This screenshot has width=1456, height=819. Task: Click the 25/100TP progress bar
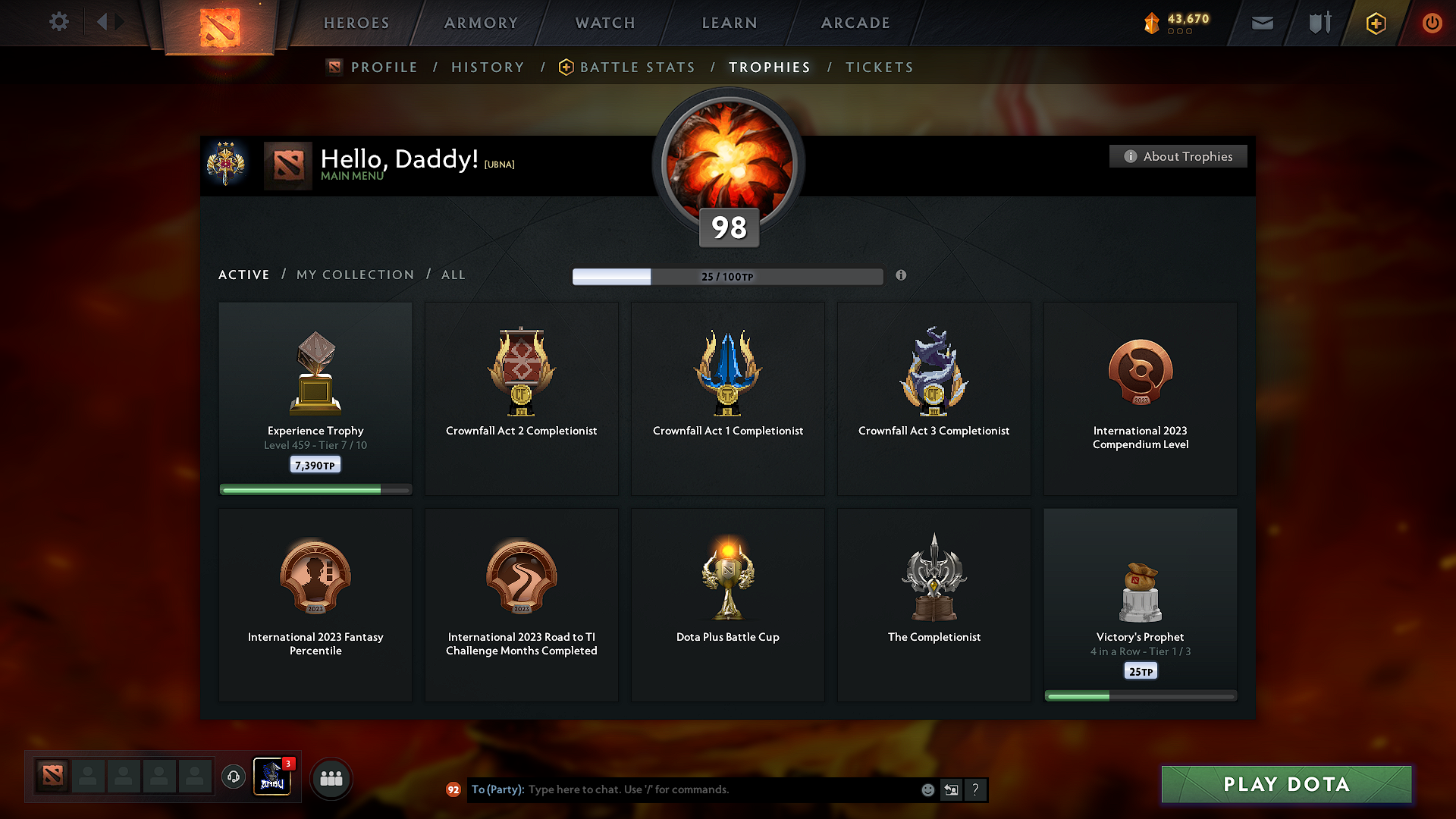click(728, 276)
